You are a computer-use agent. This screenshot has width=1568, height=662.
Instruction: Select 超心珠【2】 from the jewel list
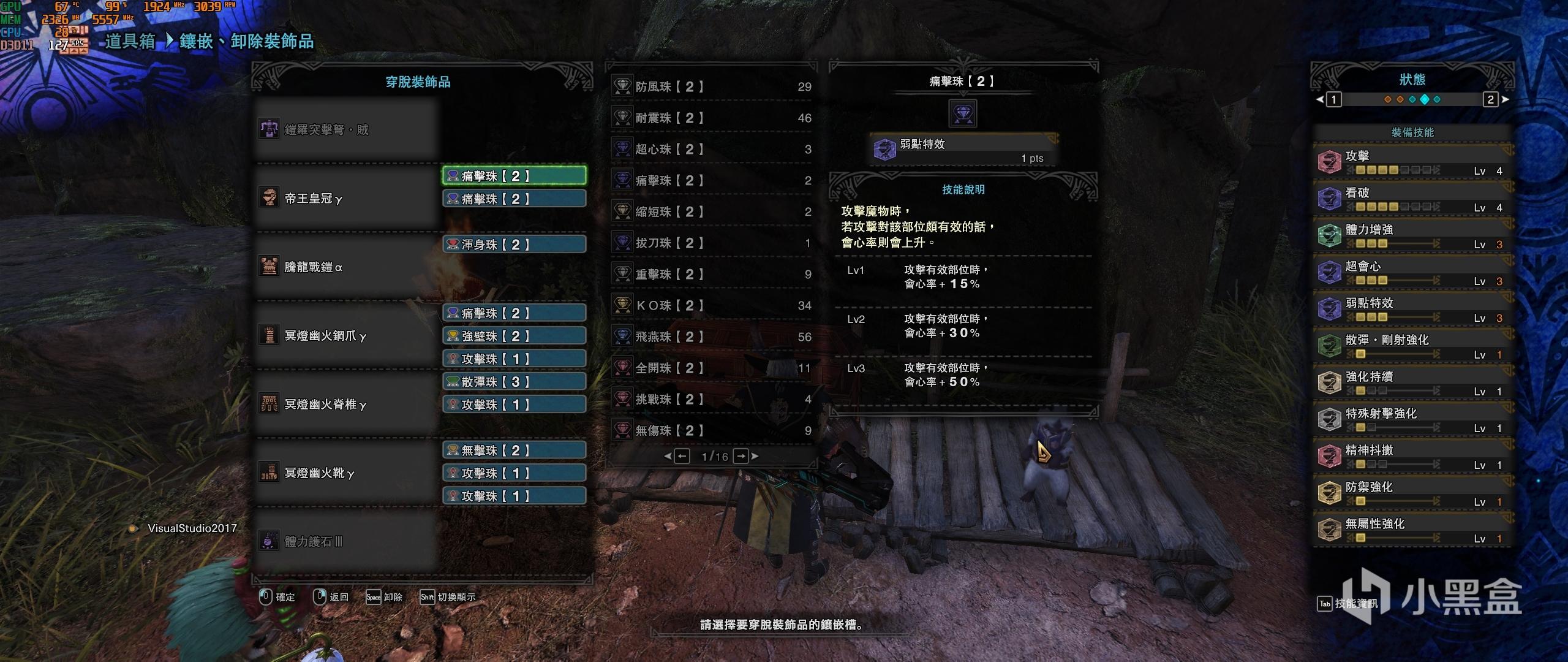point(712,150)
